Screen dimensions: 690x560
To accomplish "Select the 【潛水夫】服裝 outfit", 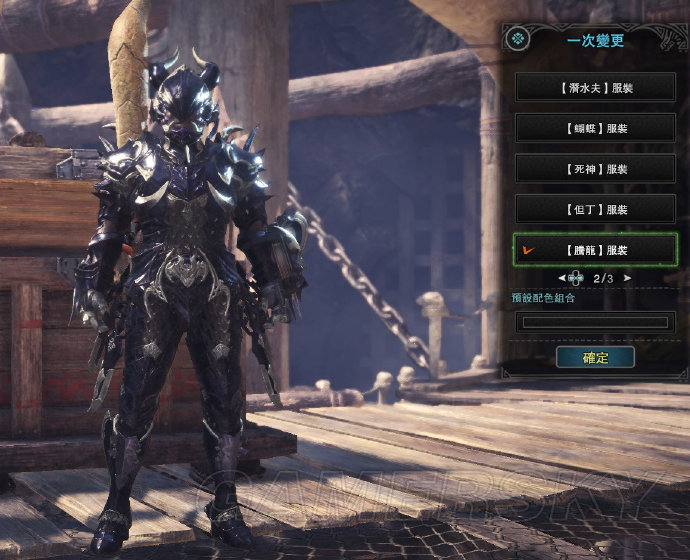I will (595, 87).
